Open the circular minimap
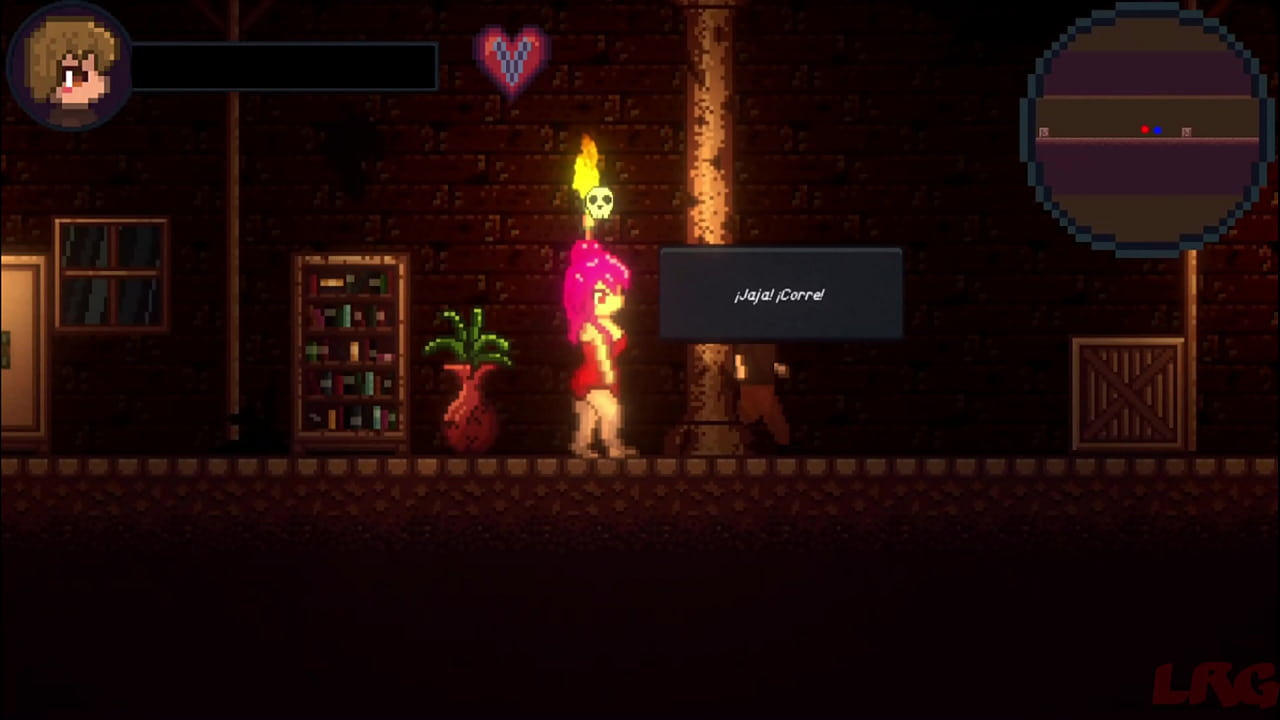1280x720 pixels. coord(1146,130)
